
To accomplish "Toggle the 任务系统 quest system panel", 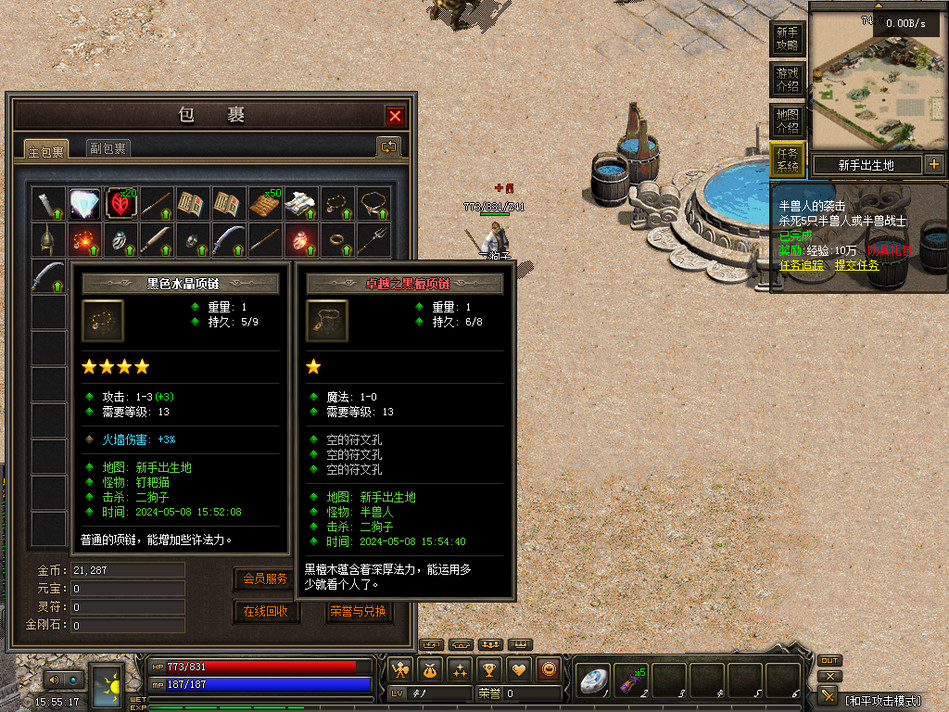I will click(788, 160).
